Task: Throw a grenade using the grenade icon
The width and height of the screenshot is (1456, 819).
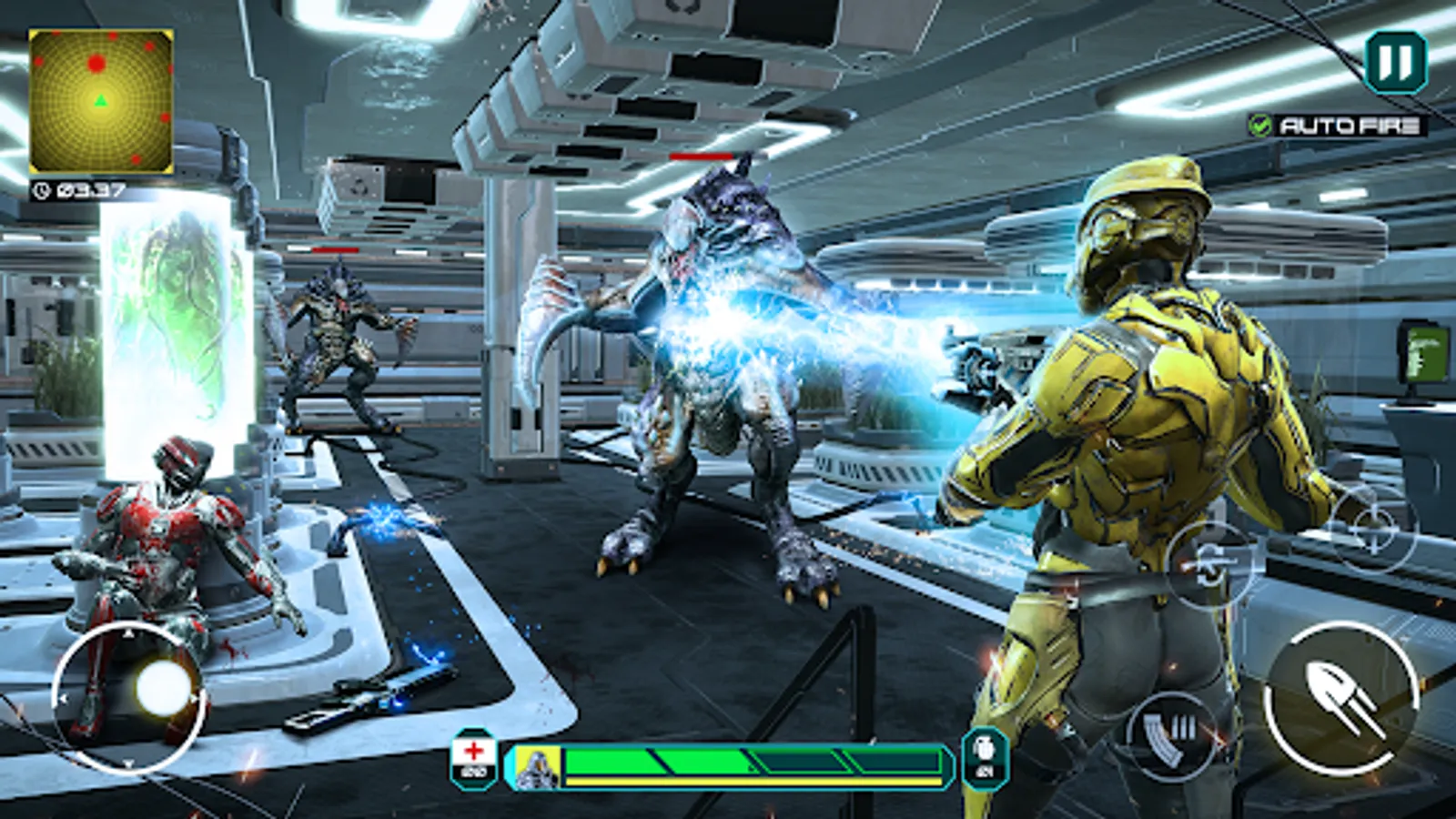Action: coord(985,759)
